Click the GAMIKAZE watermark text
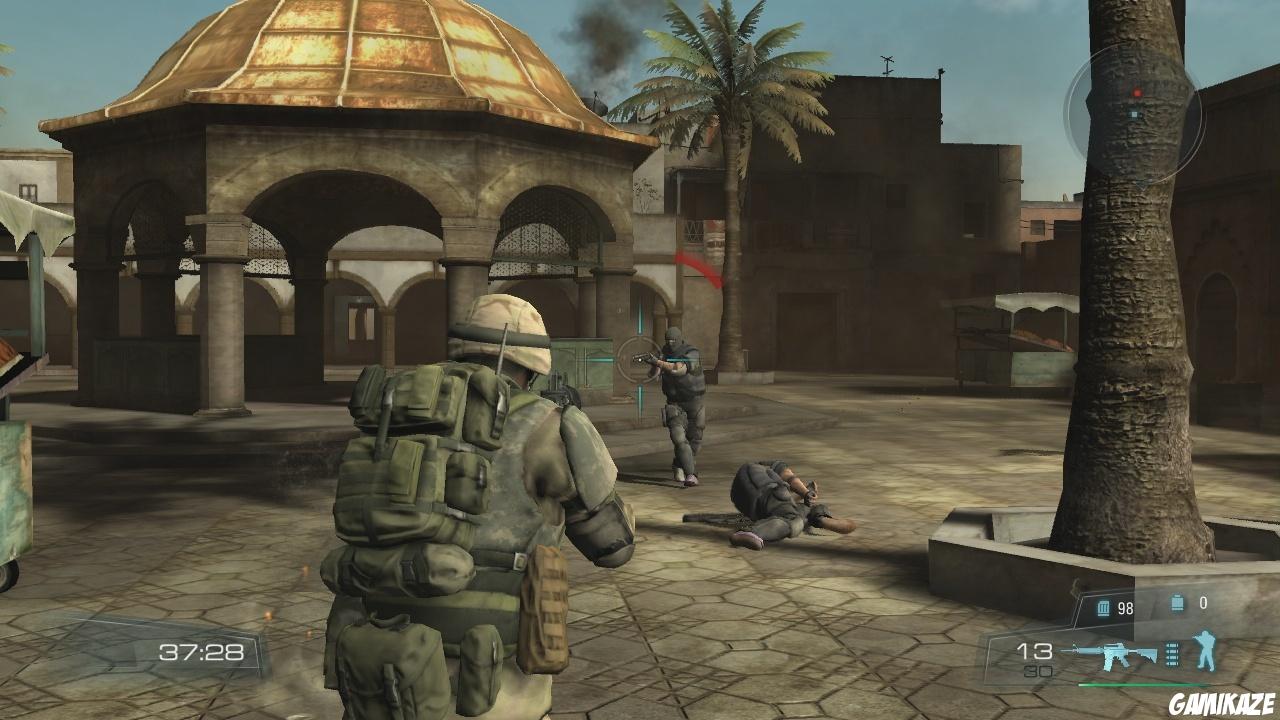Screen dimensions: 1280x720 click(x=1221, y=702)
